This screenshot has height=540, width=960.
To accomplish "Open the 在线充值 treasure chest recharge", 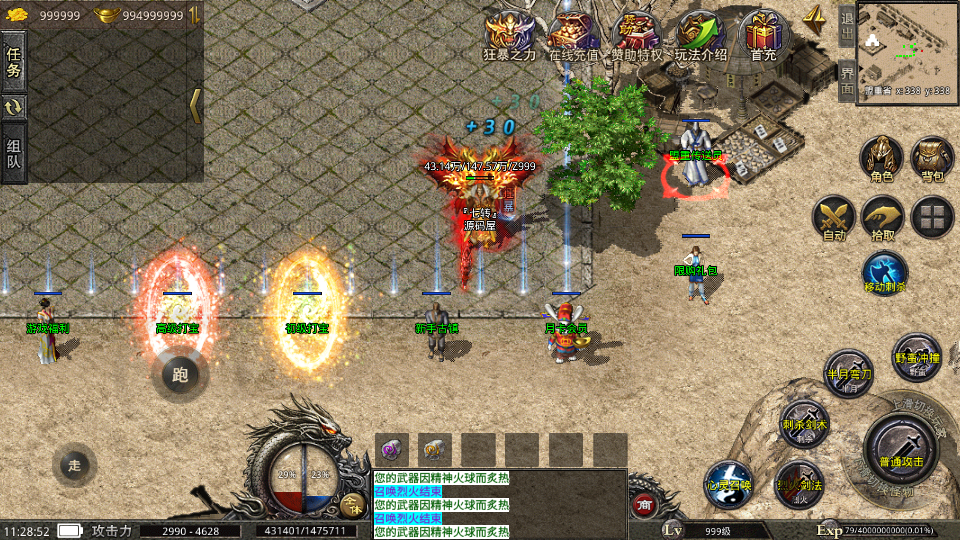I will (573, 33).
